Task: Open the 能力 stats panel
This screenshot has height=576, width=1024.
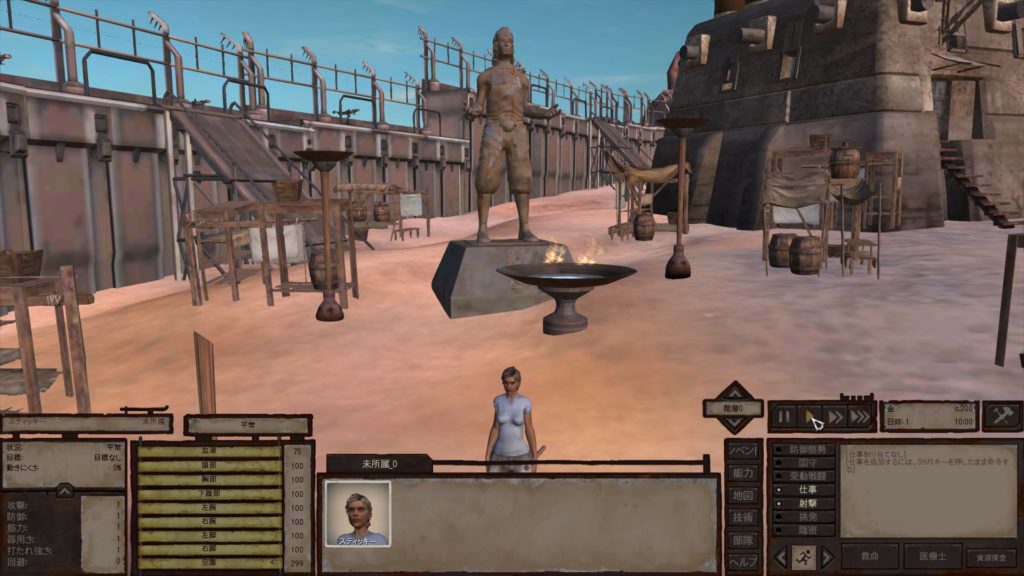Action: tap(742, 473)
